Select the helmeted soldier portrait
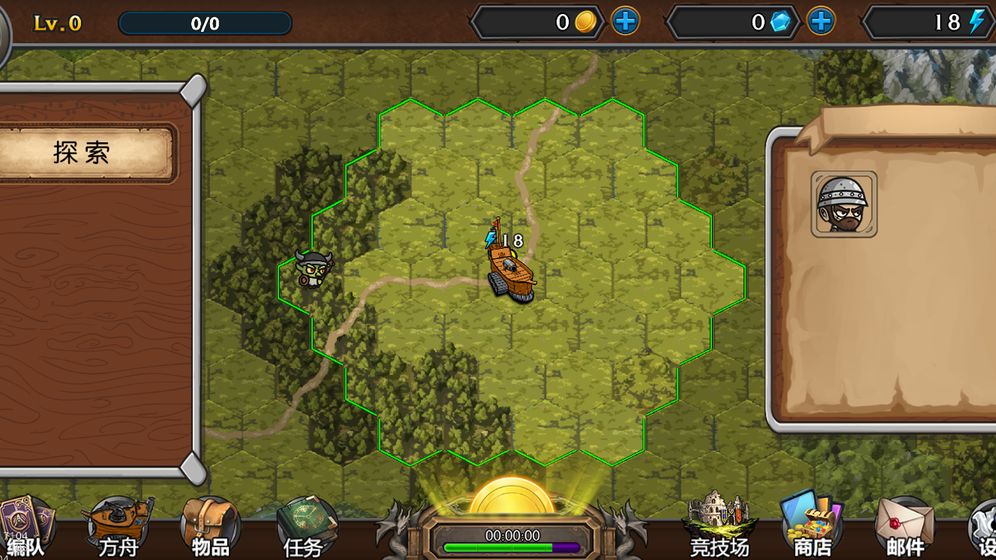 click(x=844, y=204)
